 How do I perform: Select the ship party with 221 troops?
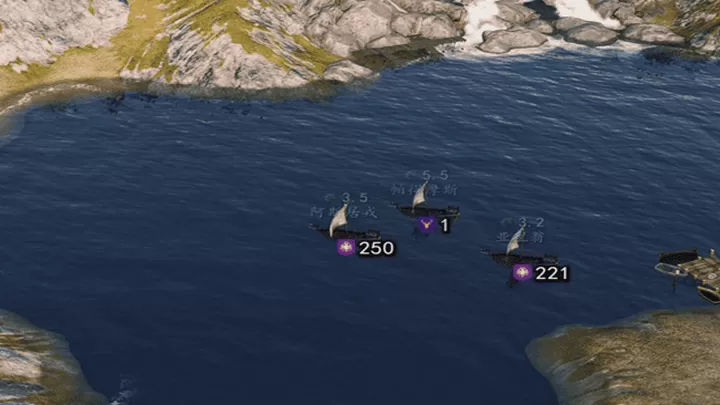pyautogui.click(x=516, y=254)
